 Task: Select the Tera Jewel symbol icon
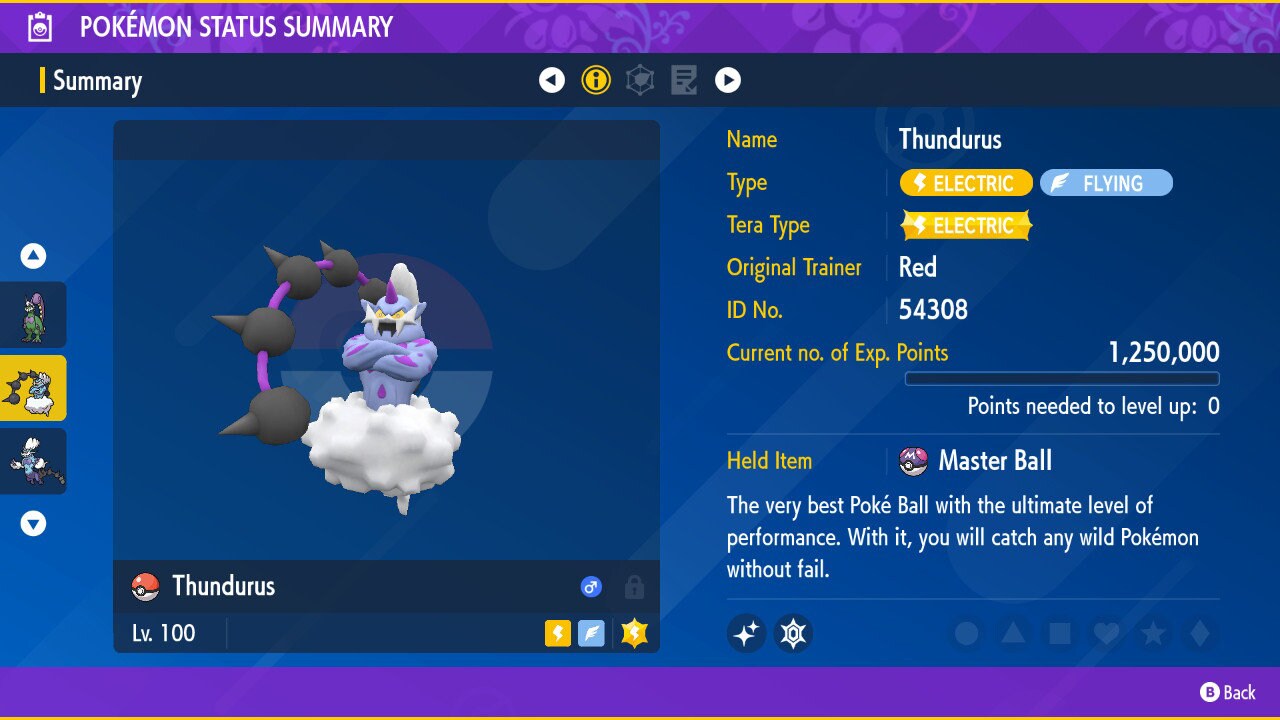tap(793, 633)
